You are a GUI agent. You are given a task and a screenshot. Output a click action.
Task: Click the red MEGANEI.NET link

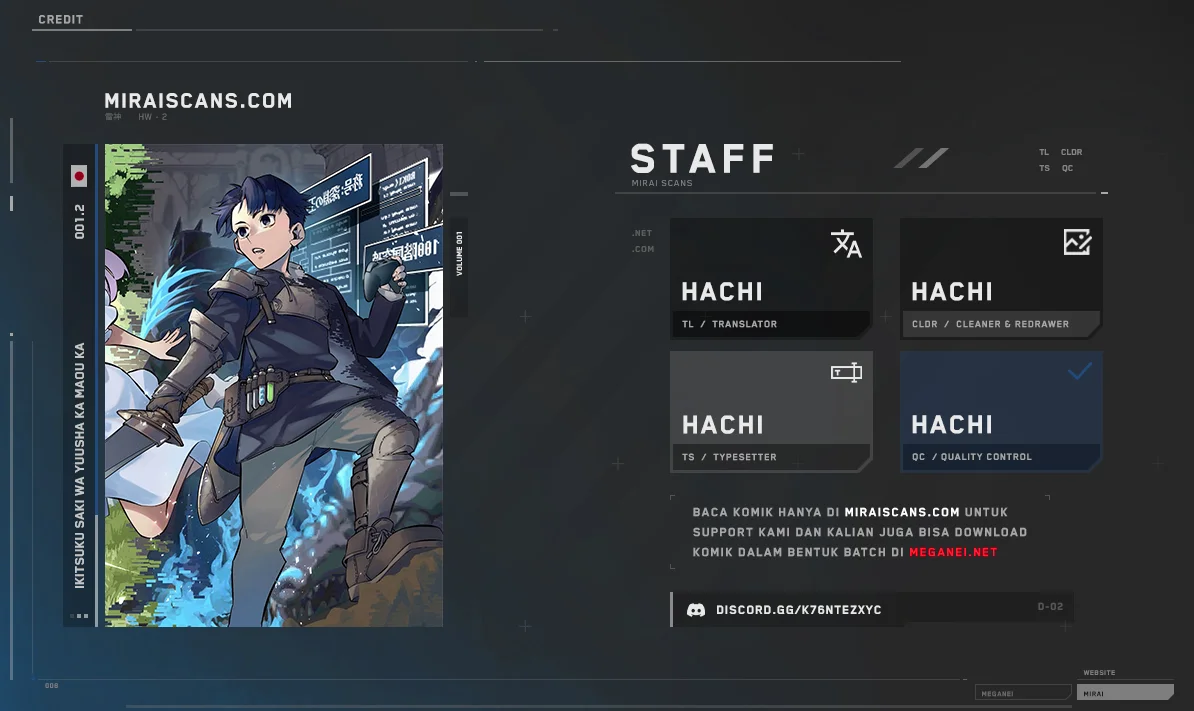[953, 552]
